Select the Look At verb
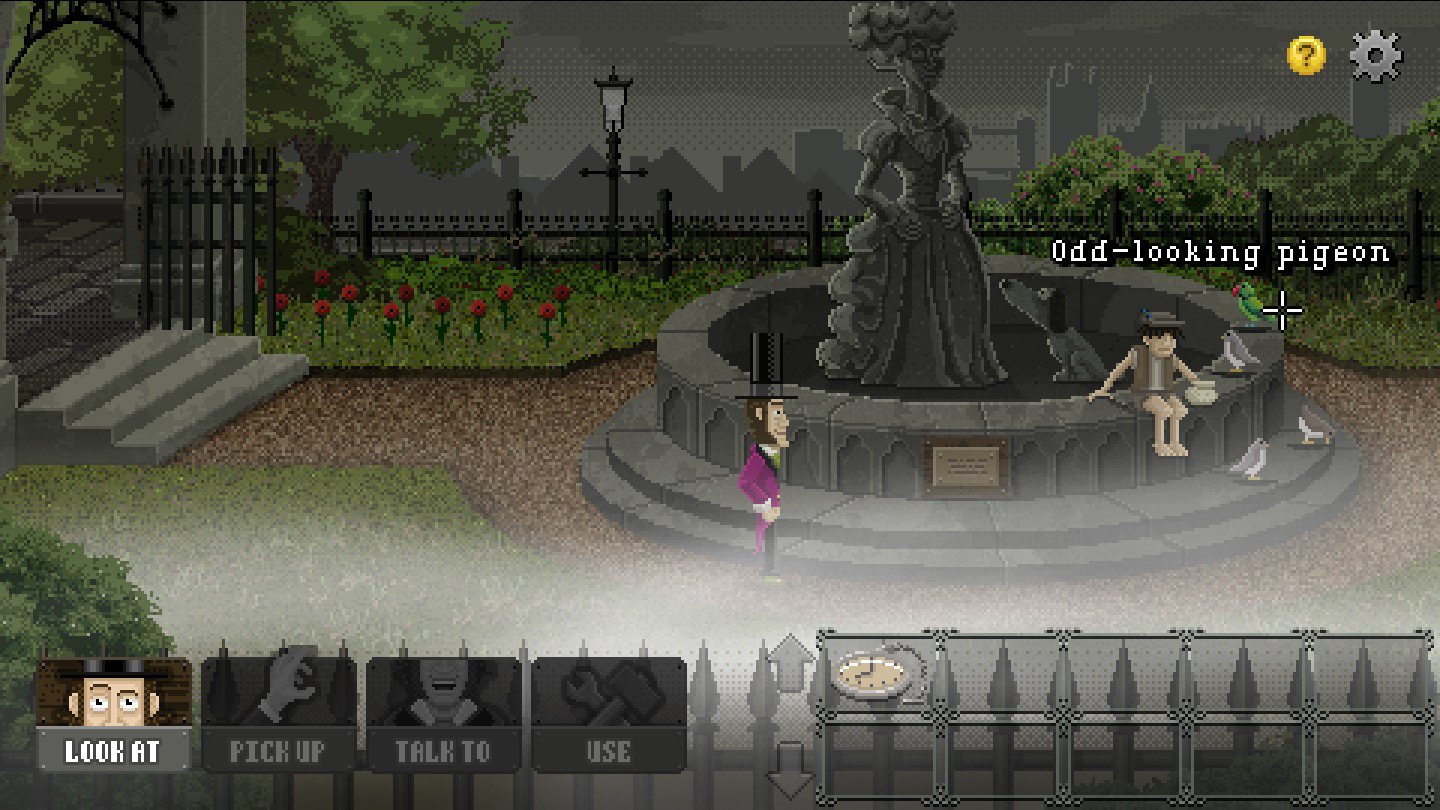Screen dimensions: 1440x810 tap(113, 714)
